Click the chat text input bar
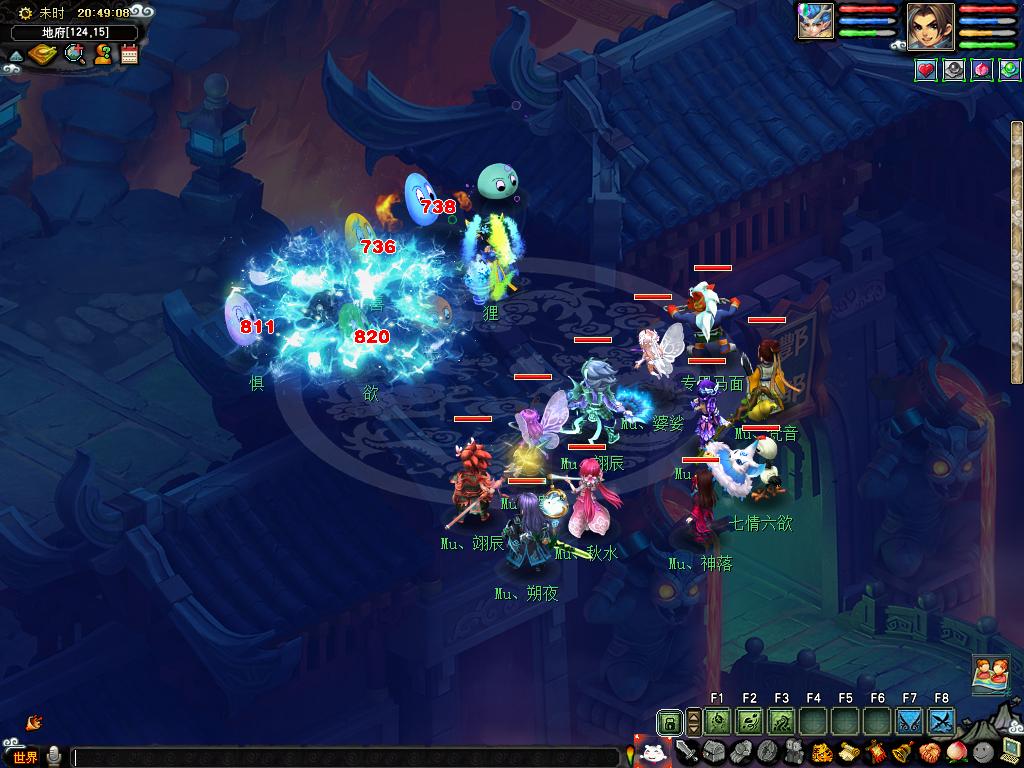Viewport: 1024px width, 768px height. pos(345,757)
